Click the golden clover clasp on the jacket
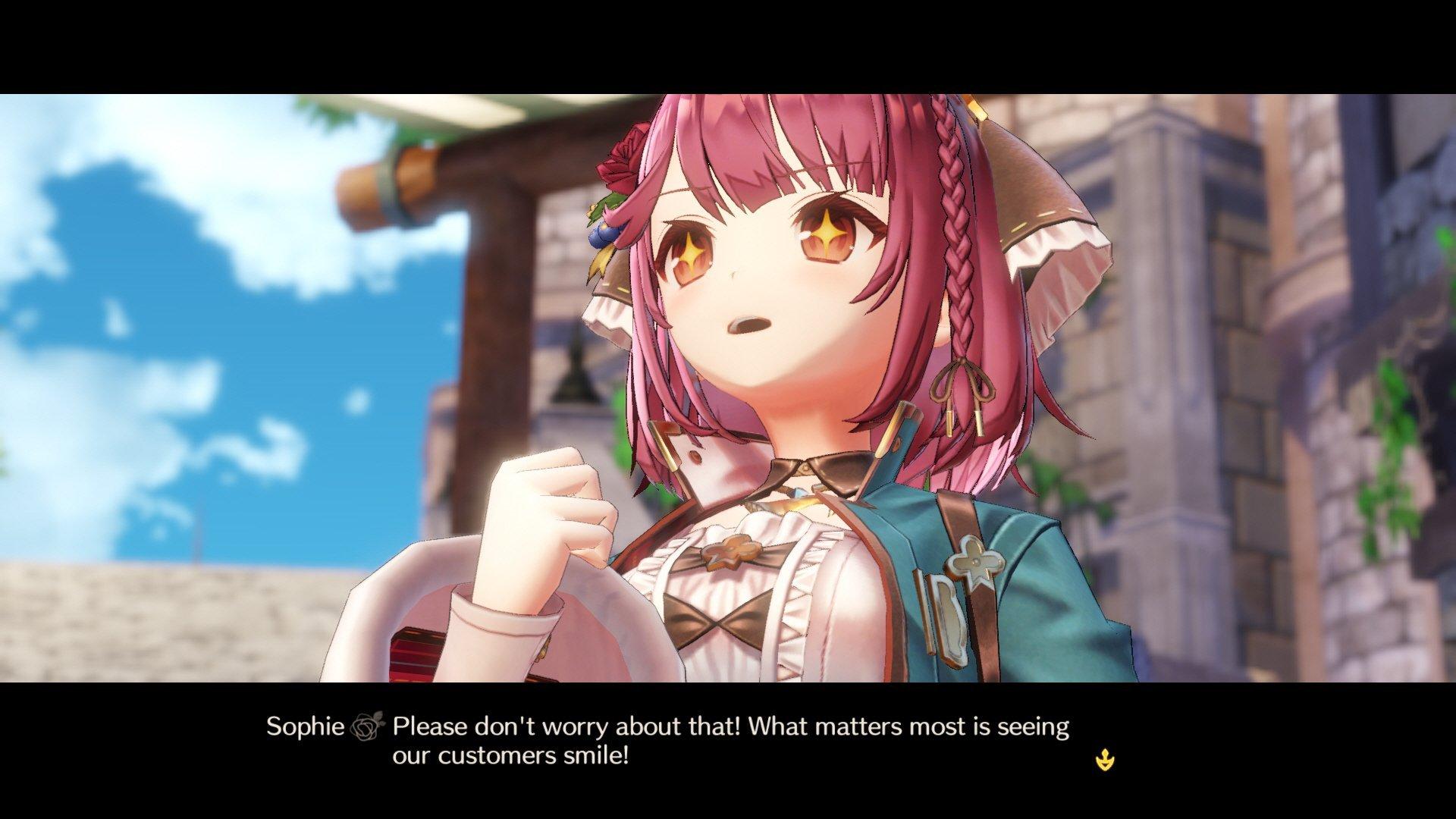The height and width of the screenshot is (819, 1456). tap(974, 563)
